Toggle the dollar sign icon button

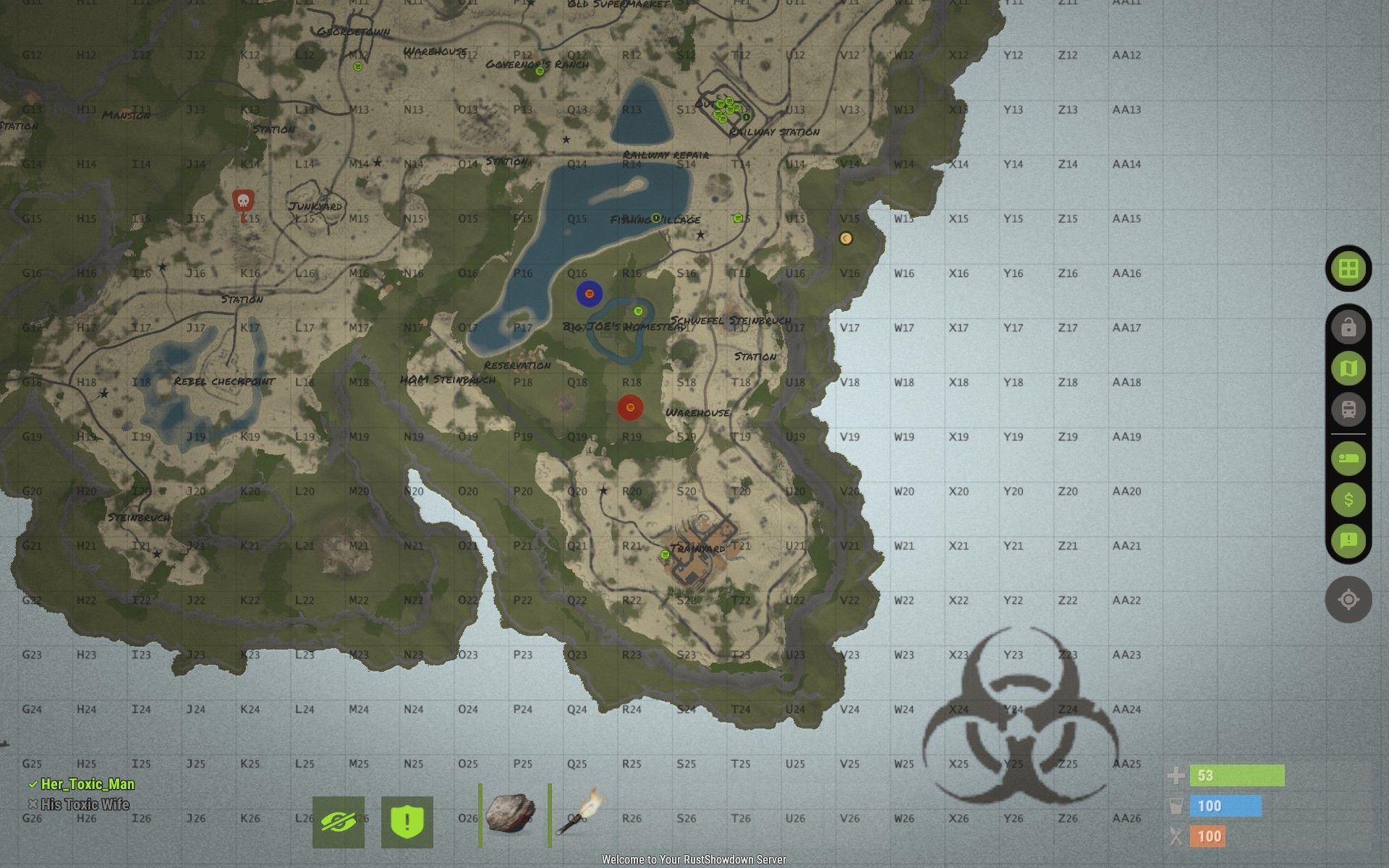coord(1348,500)
